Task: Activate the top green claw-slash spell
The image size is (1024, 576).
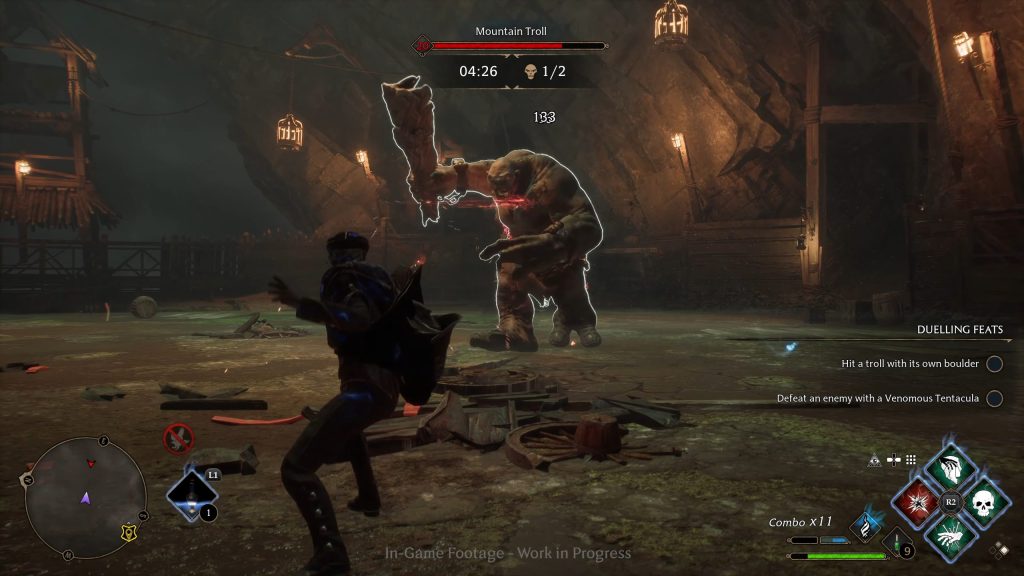Action: [x=949, y=467]
